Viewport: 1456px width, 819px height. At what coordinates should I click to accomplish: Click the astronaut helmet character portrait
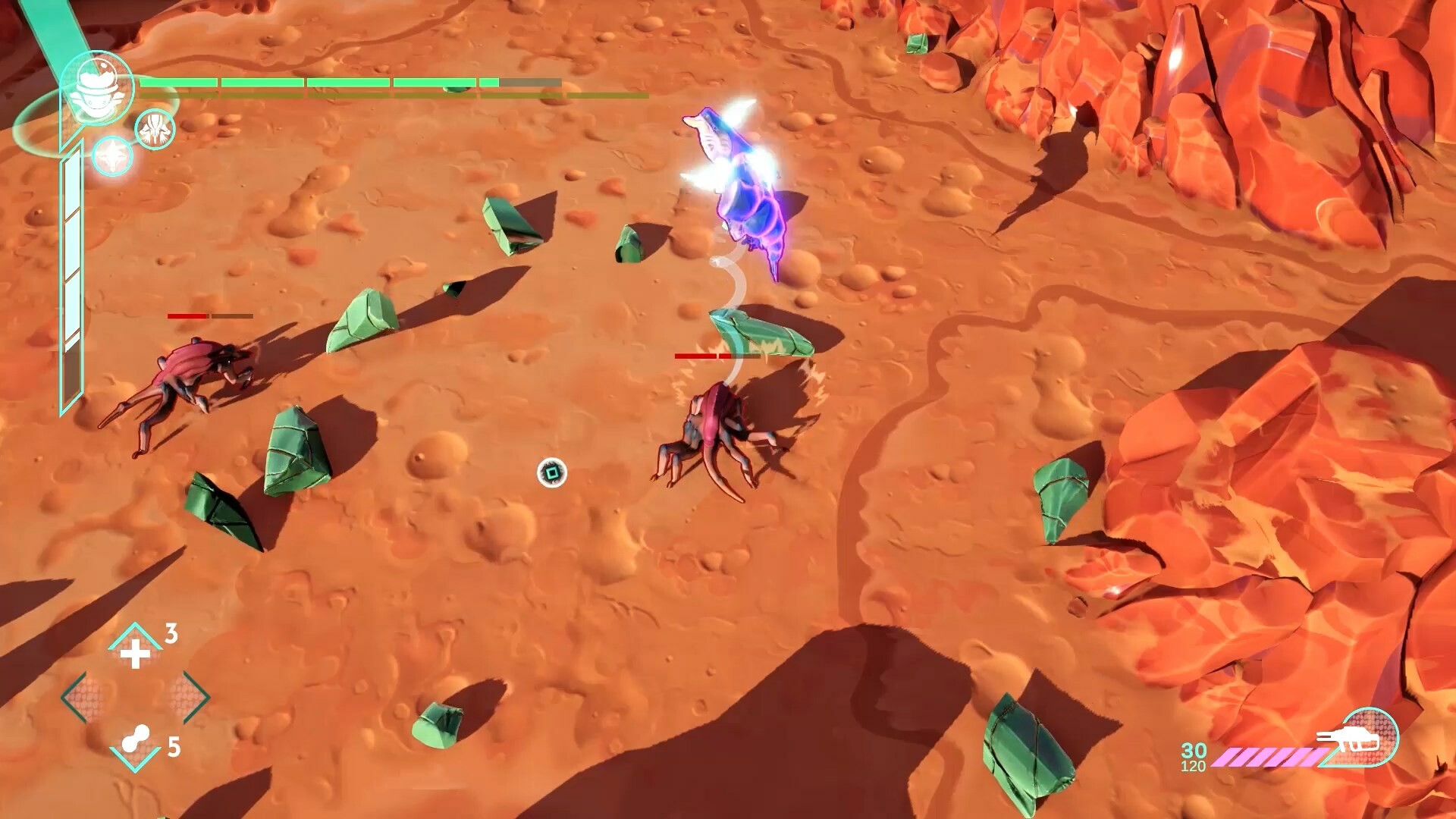click(97, 87)
